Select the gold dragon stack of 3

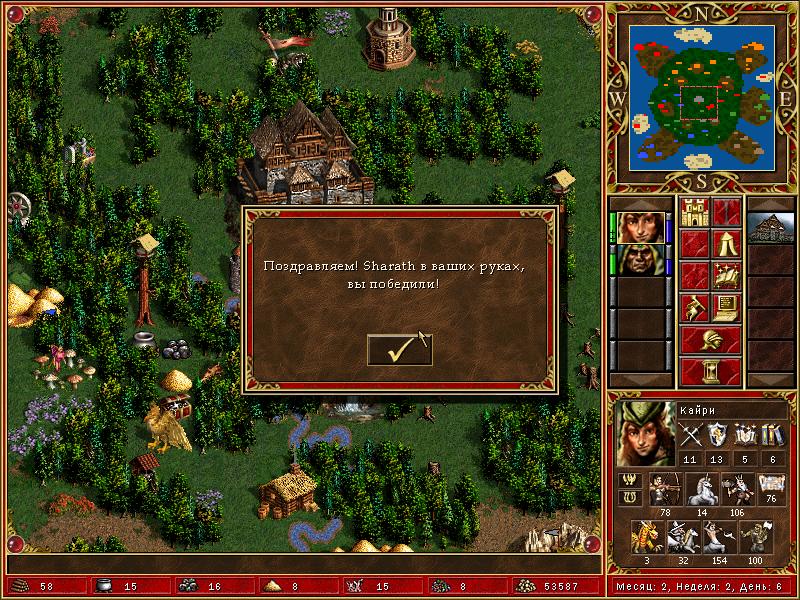pyautogui.click(x=647, y=537)
